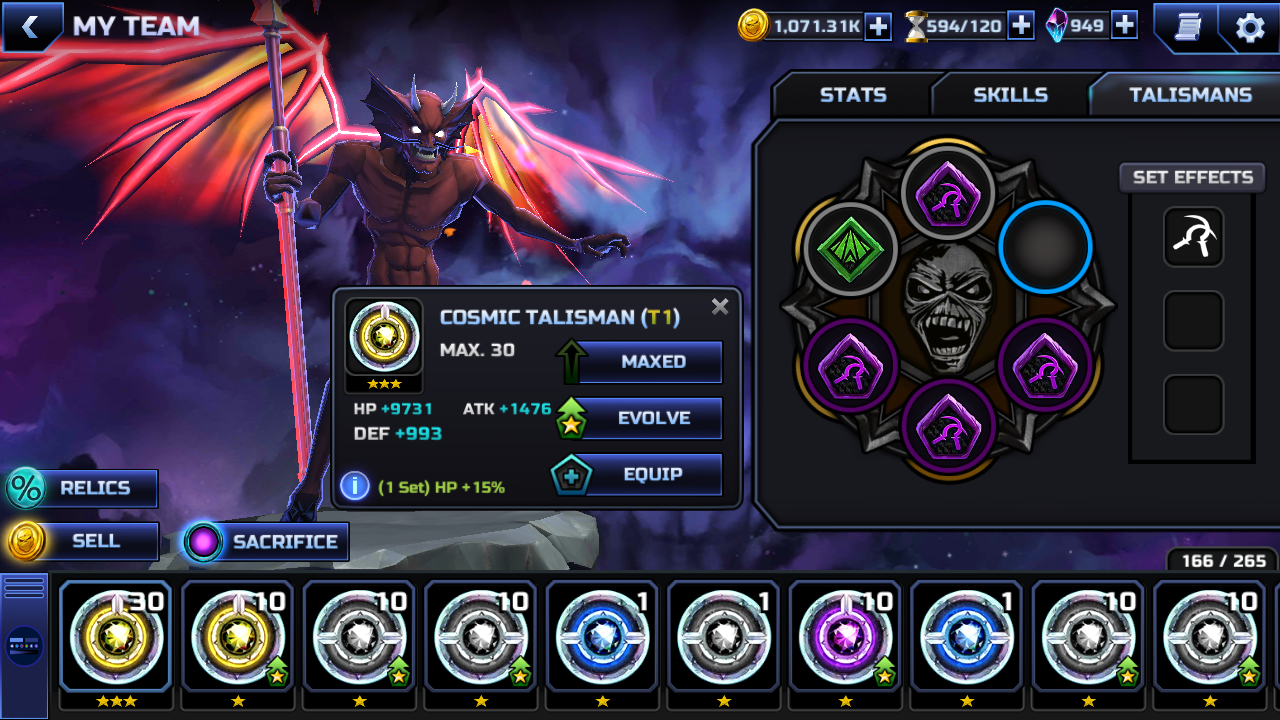Buy more purple gems with plus button

1124,26
